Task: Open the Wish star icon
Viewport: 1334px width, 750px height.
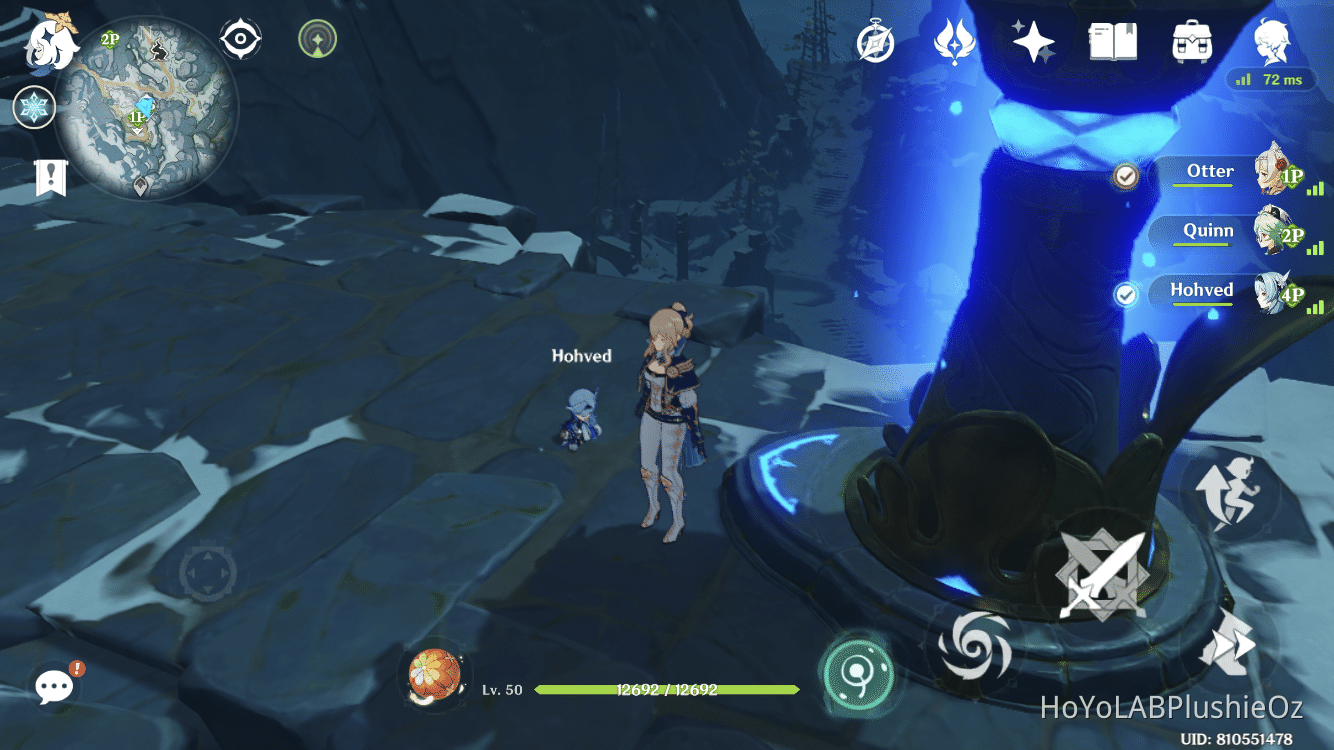Action: click(1033, 42)
